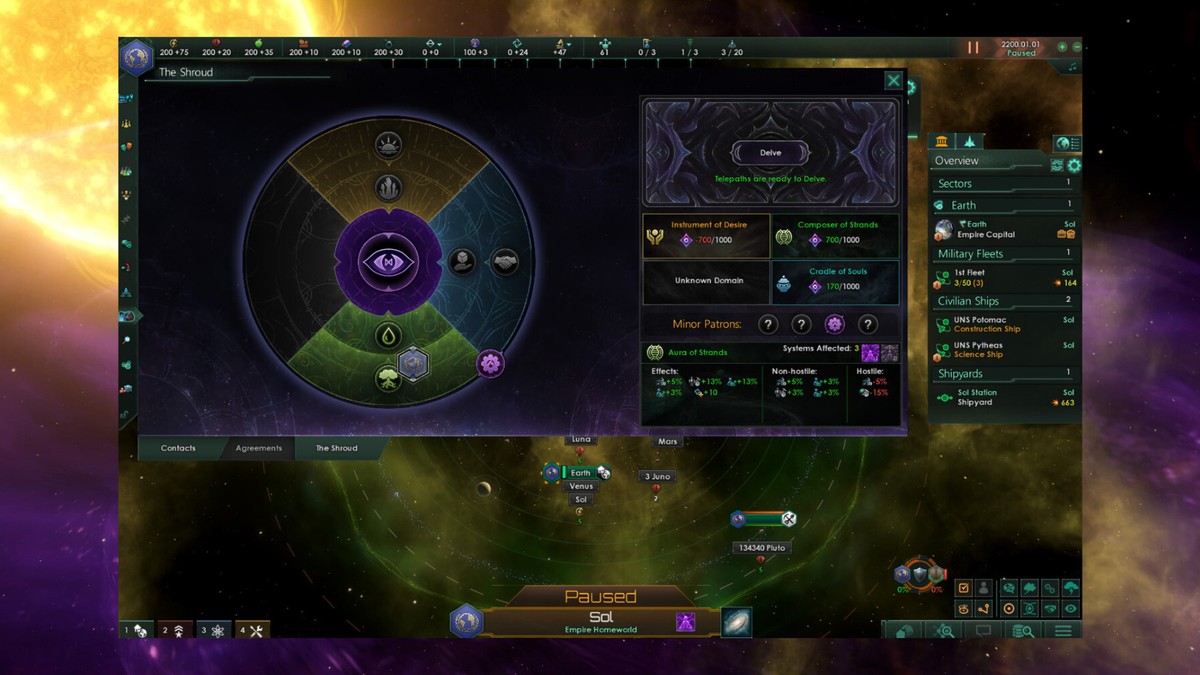Select the UNS Potomac construction ship
The height and width of the screenshot is (675, 1200).
pos(1005,324)
